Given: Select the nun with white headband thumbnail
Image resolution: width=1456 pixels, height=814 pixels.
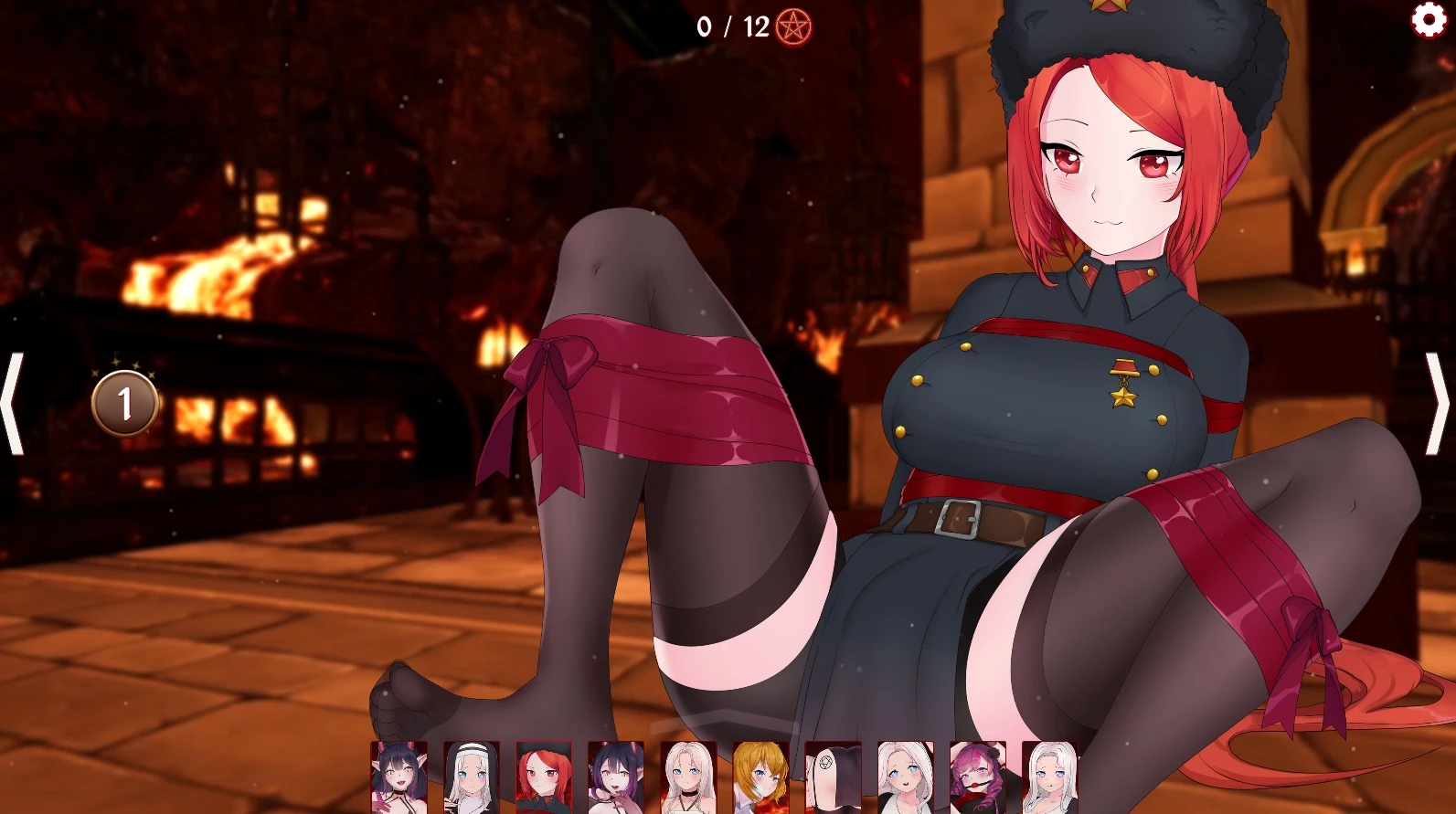Looking at the screenshot, I should [x=471, y=777].
